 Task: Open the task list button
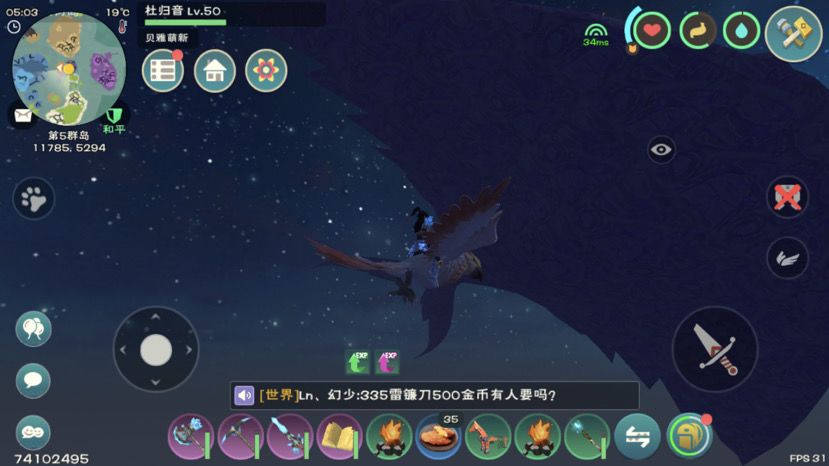162,71
